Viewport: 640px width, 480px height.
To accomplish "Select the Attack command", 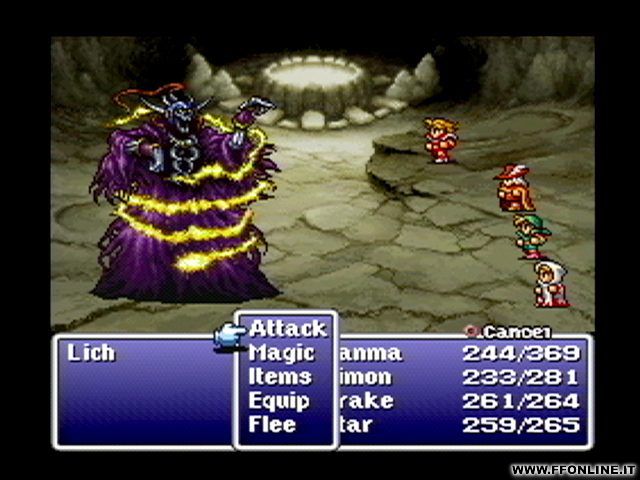I will click(x=287, y=329).
